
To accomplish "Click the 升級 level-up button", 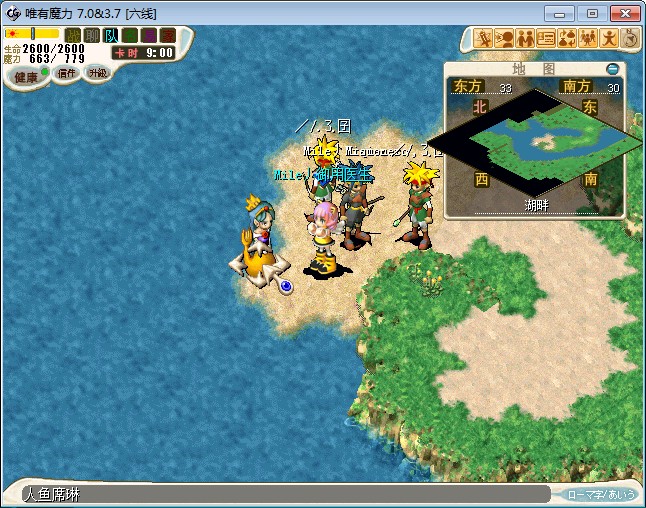I will pyautogui.click(x=97, y=73).
